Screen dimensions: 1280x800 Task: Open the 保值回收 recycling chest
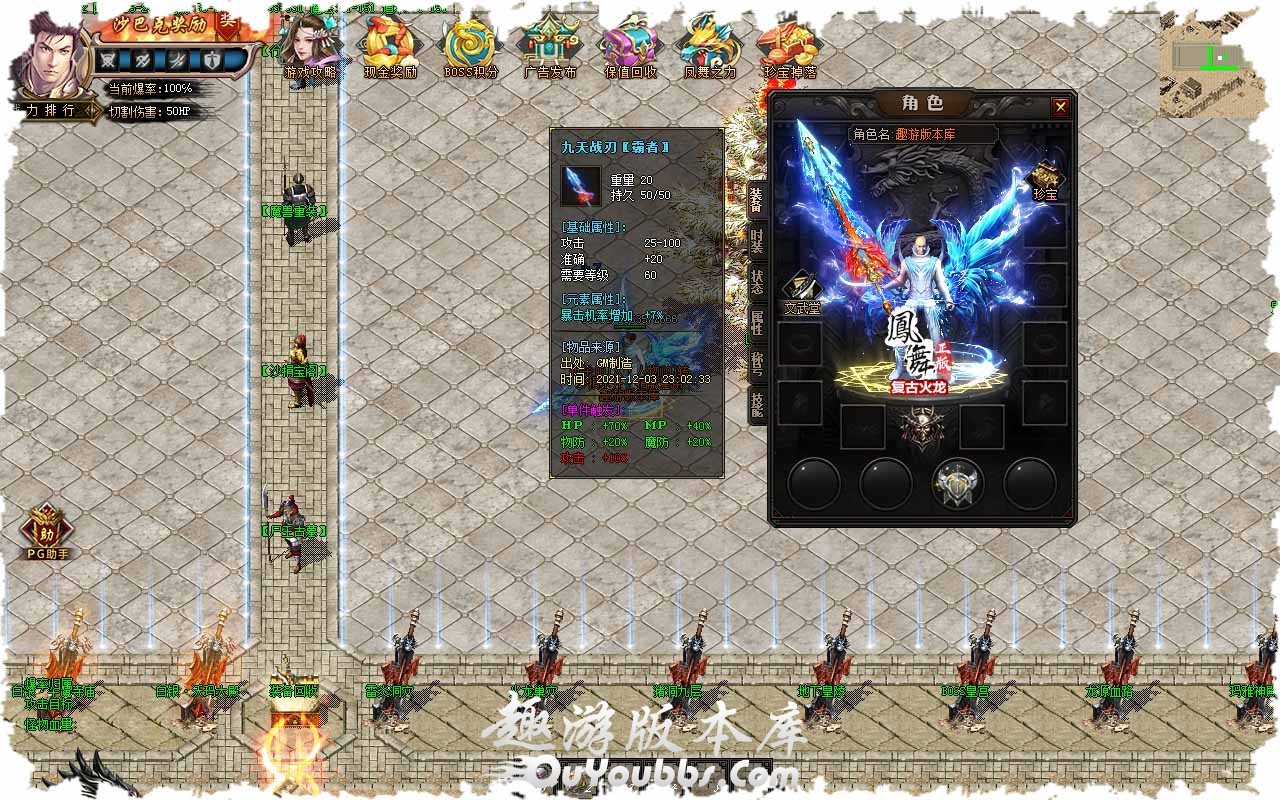point(630,45)
